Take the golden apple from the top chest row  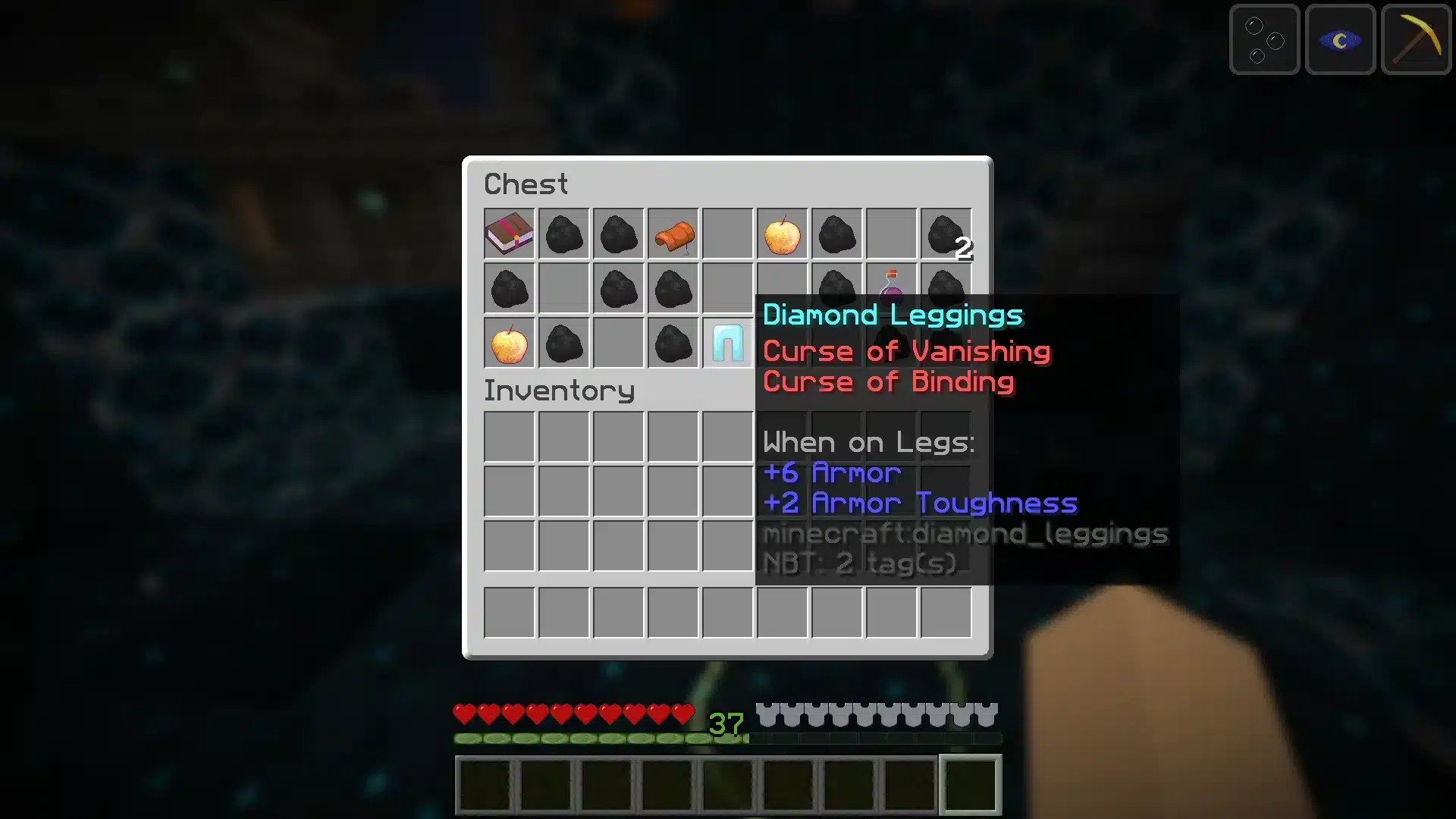pos(782,234)
